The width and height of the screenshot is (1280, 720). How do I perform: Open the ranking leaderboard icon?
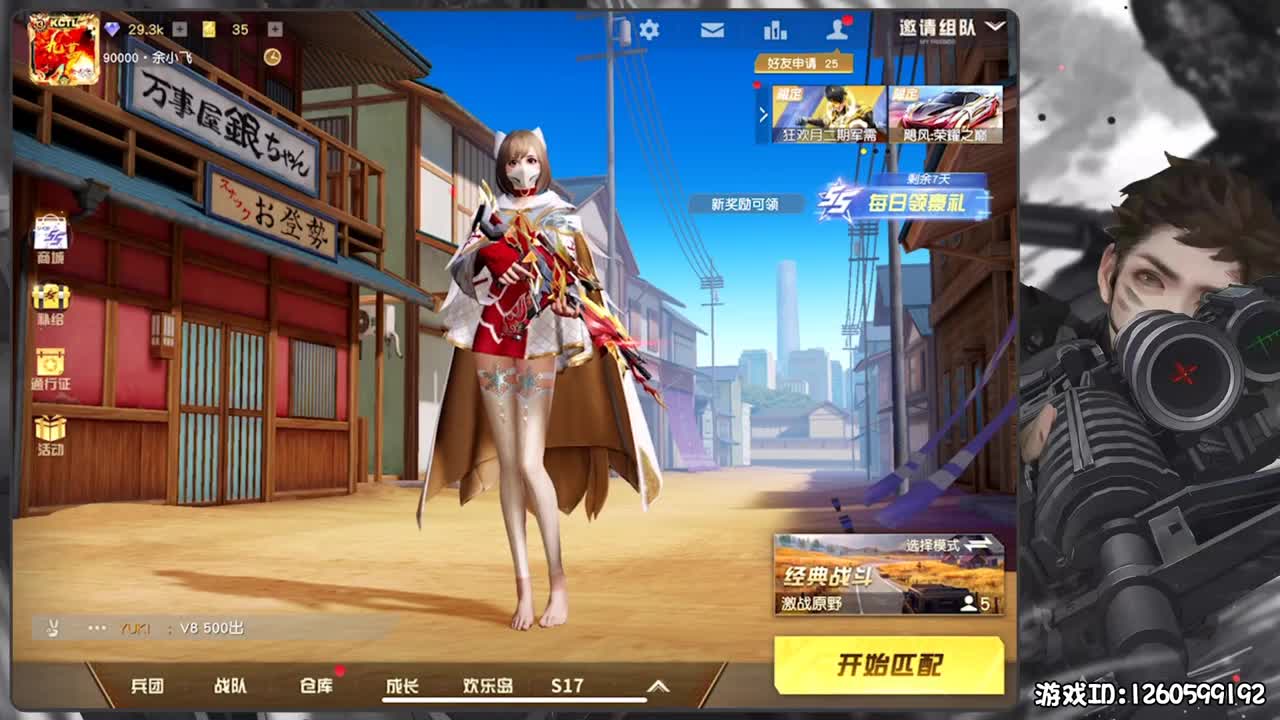coord(777,30)
